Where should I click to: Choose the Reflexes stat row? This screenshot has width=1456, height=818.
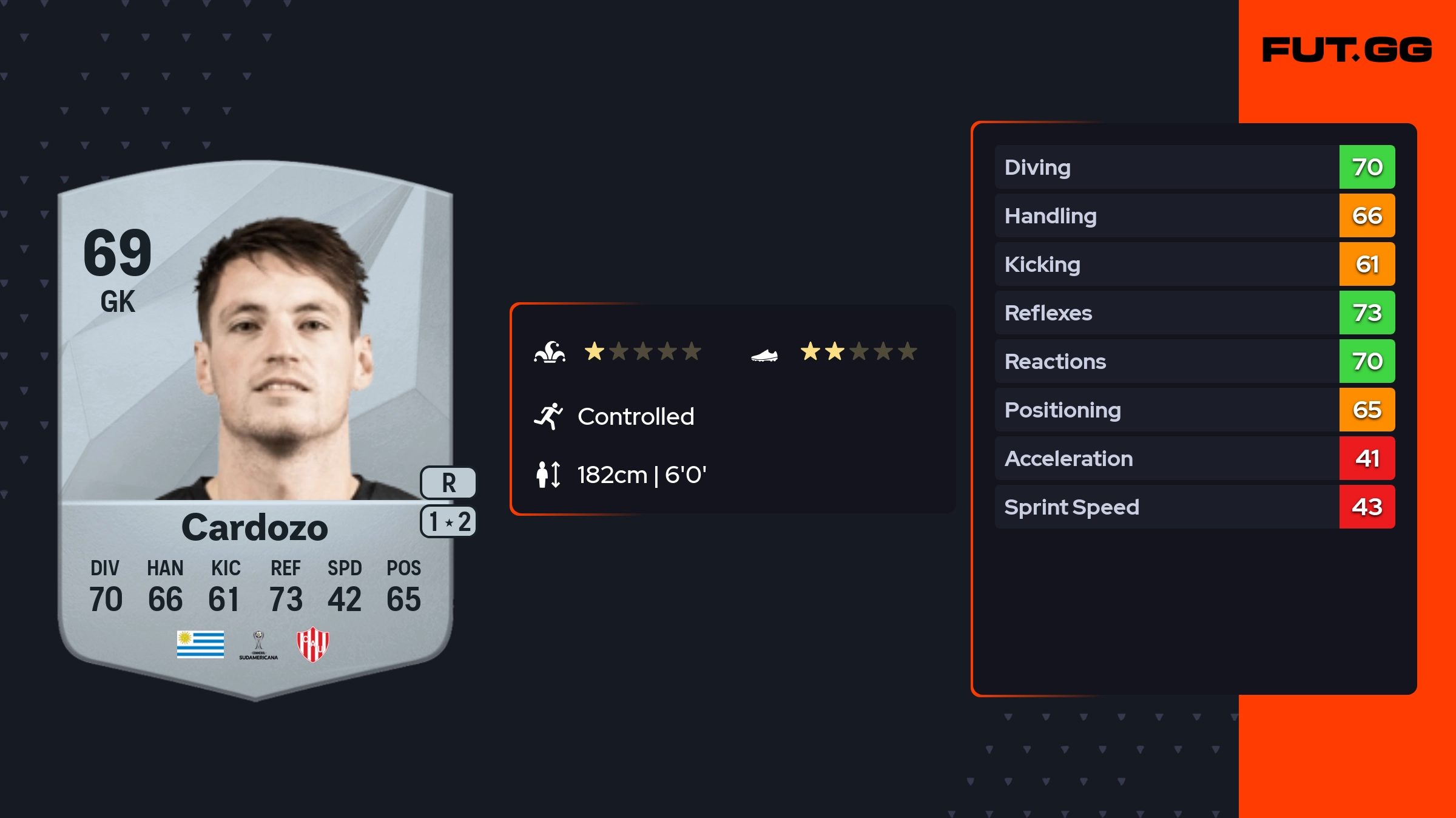[x=1194, y=313]
